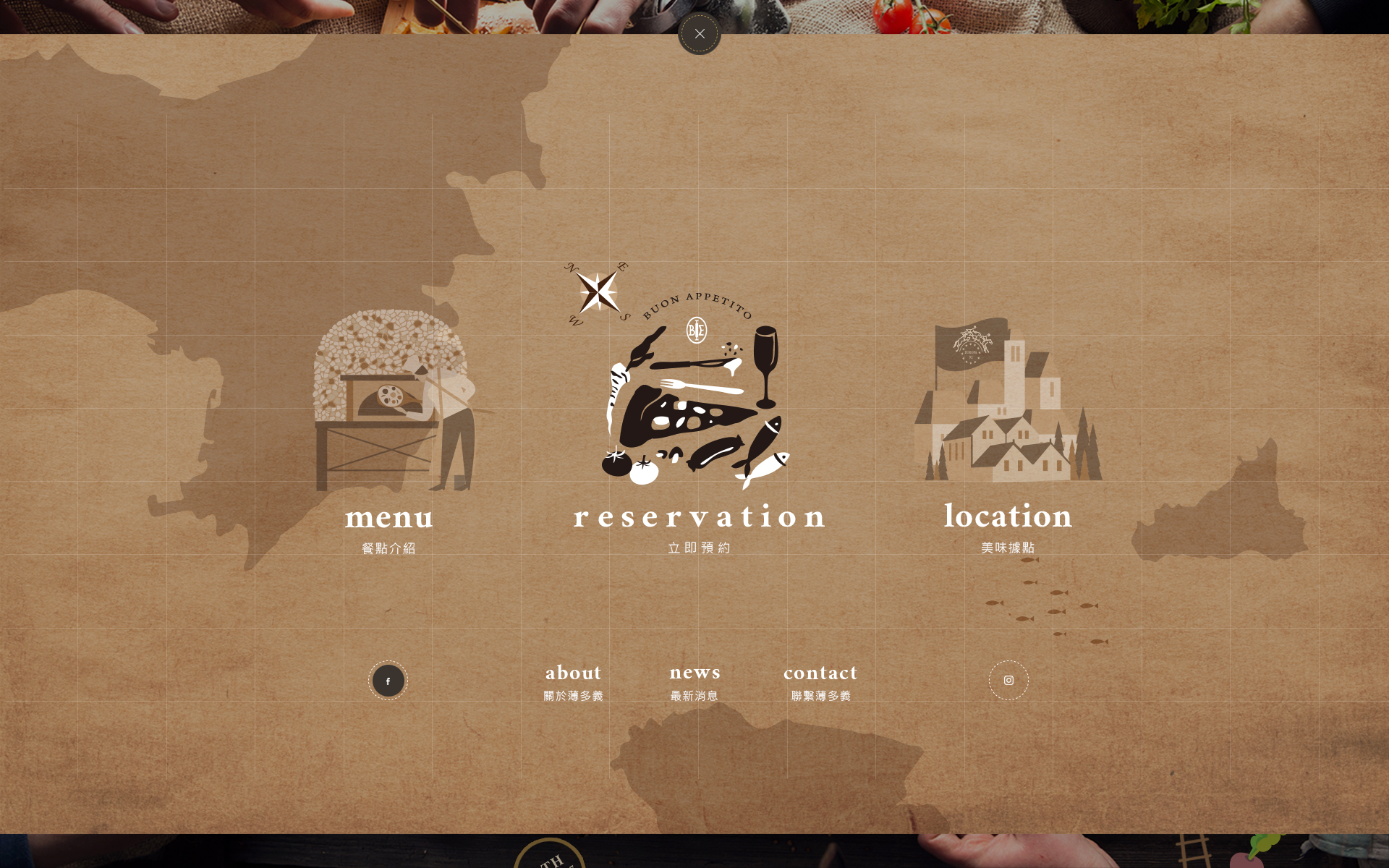Click the about link 關於薄多義
The height and width of the screenshot is (868, 1389).
[572, 694]
